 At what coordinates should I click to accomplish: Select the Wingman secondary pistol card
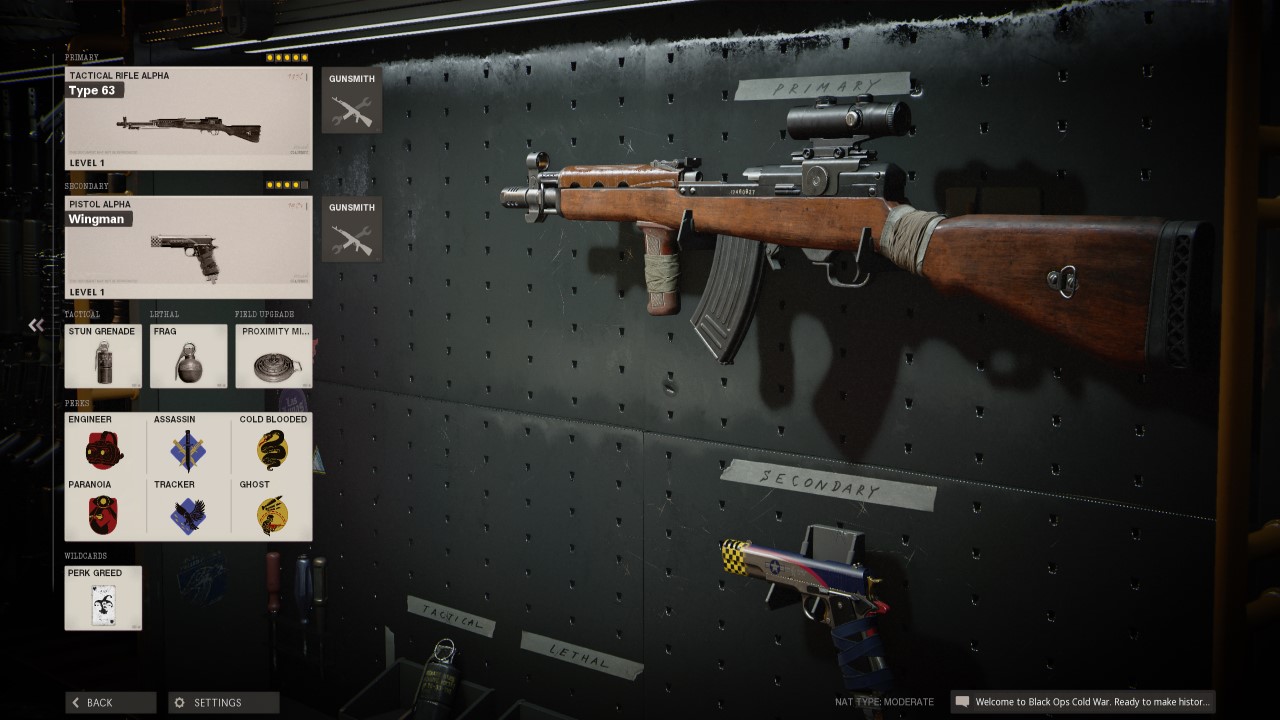coord(188,247)
